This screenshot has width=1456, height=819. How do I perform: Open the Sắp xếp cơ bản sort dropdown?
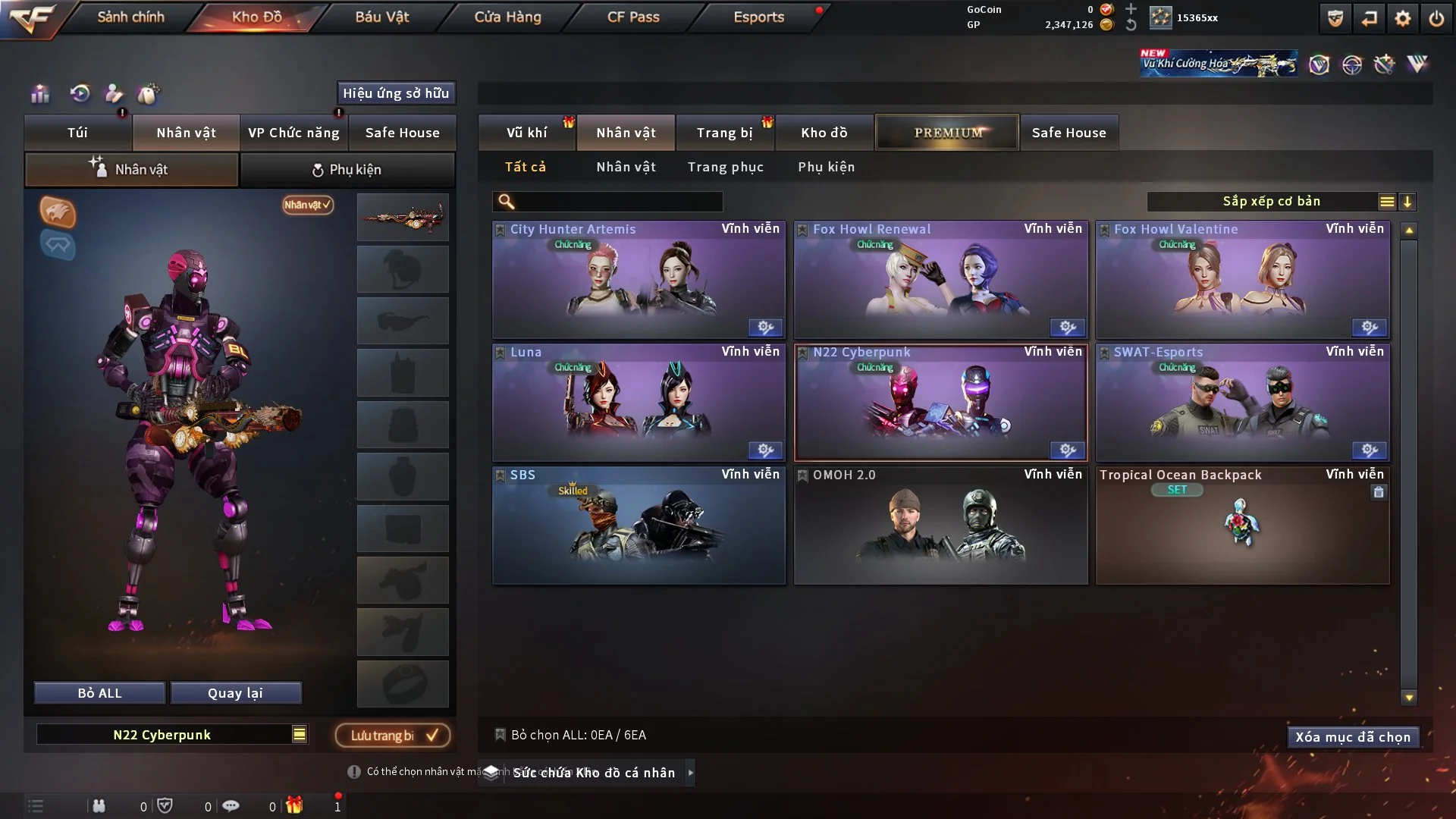point(1271,202)
